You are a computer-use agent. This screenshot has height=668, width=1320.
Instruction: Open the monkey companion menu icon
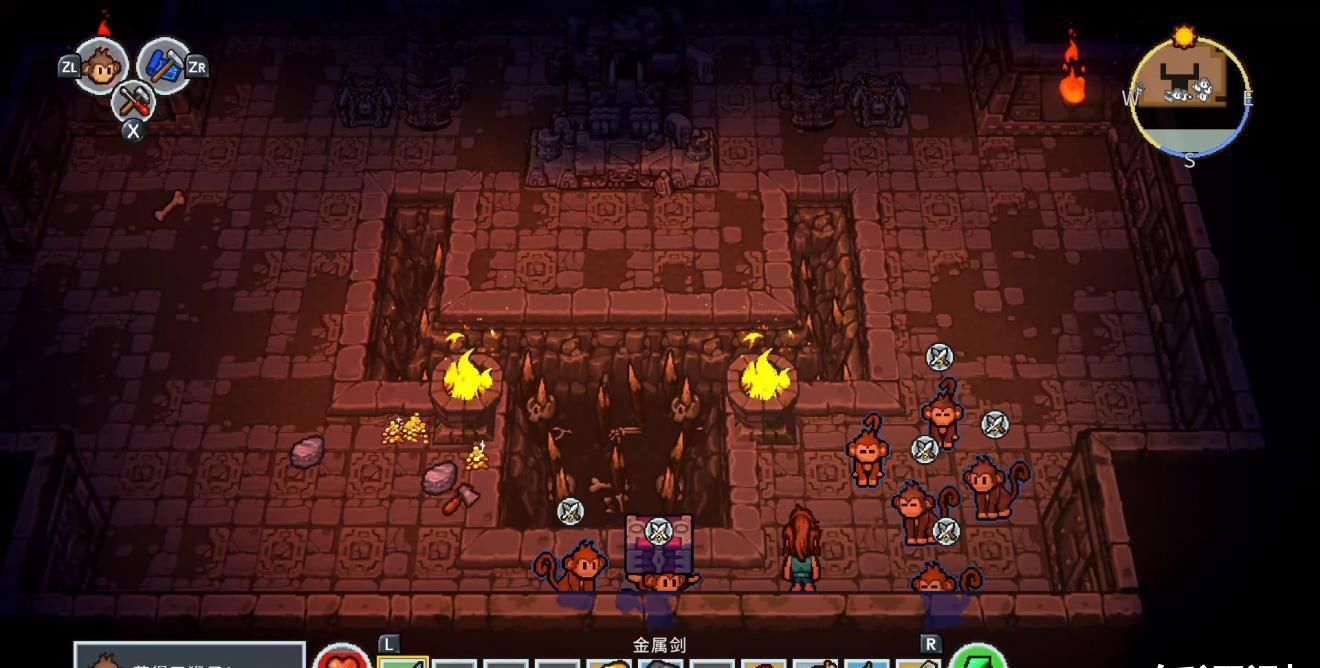point(101,66)
